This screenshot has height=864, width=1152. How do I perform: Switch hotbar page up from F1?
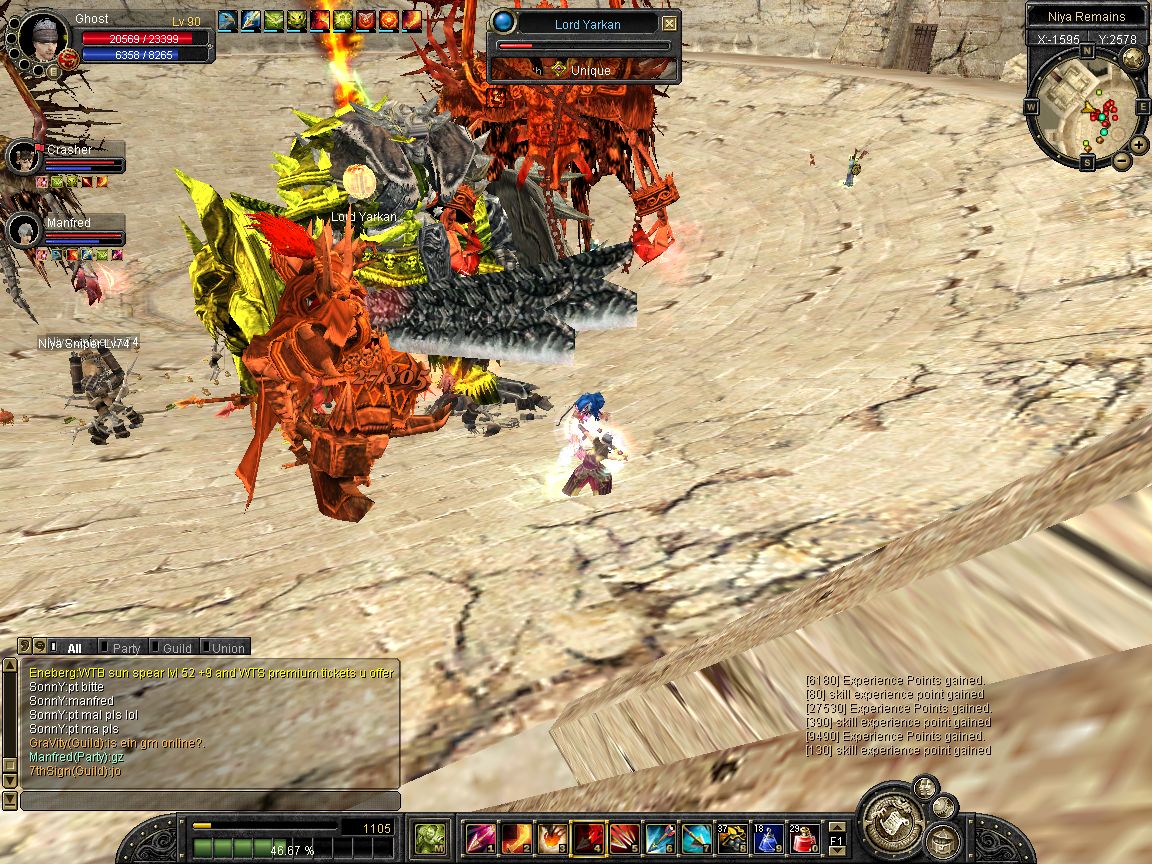point(837,825)
